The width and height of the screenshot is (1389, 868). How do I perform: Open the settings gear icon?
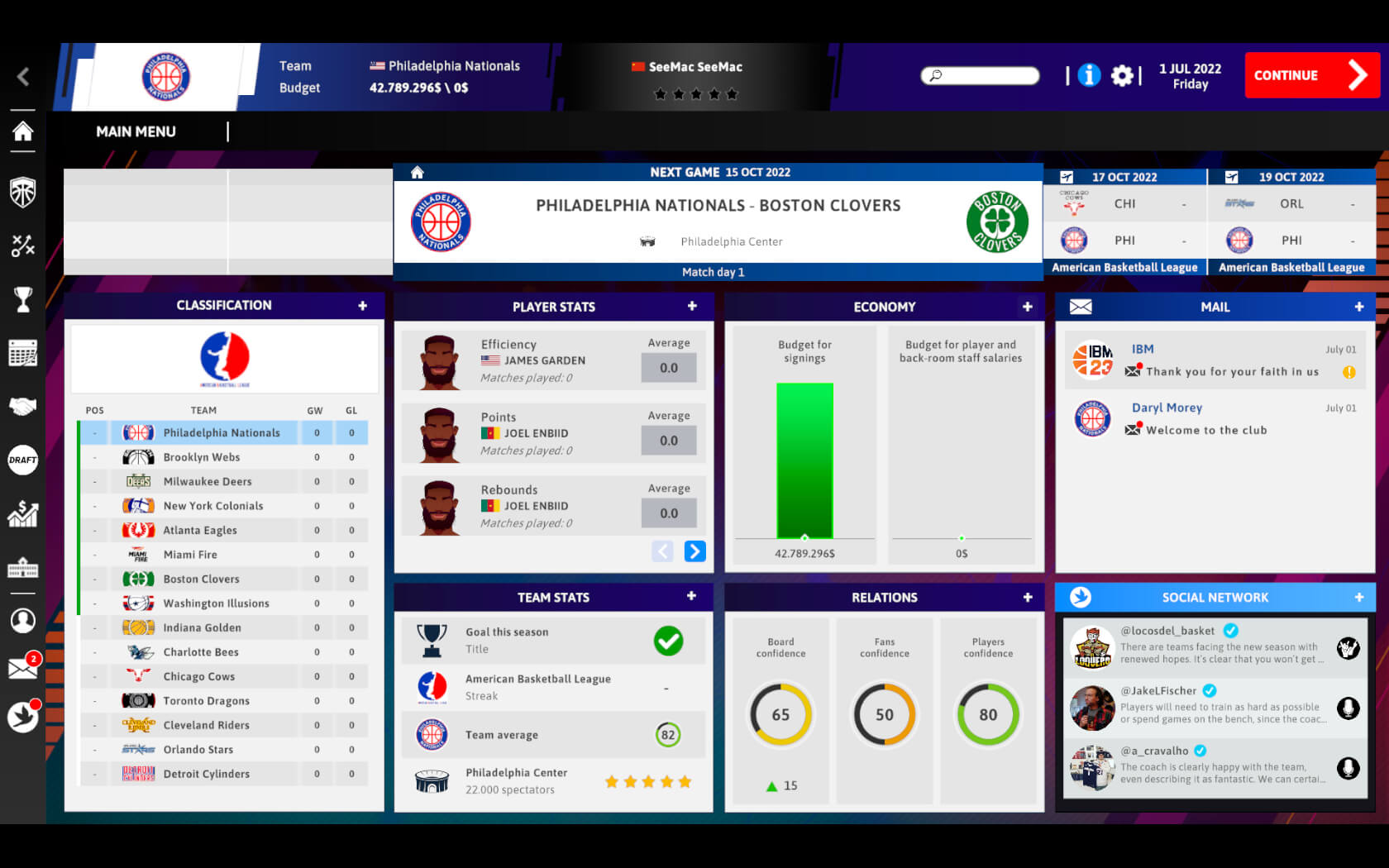pyautogui.click(x=1122, y=76)
